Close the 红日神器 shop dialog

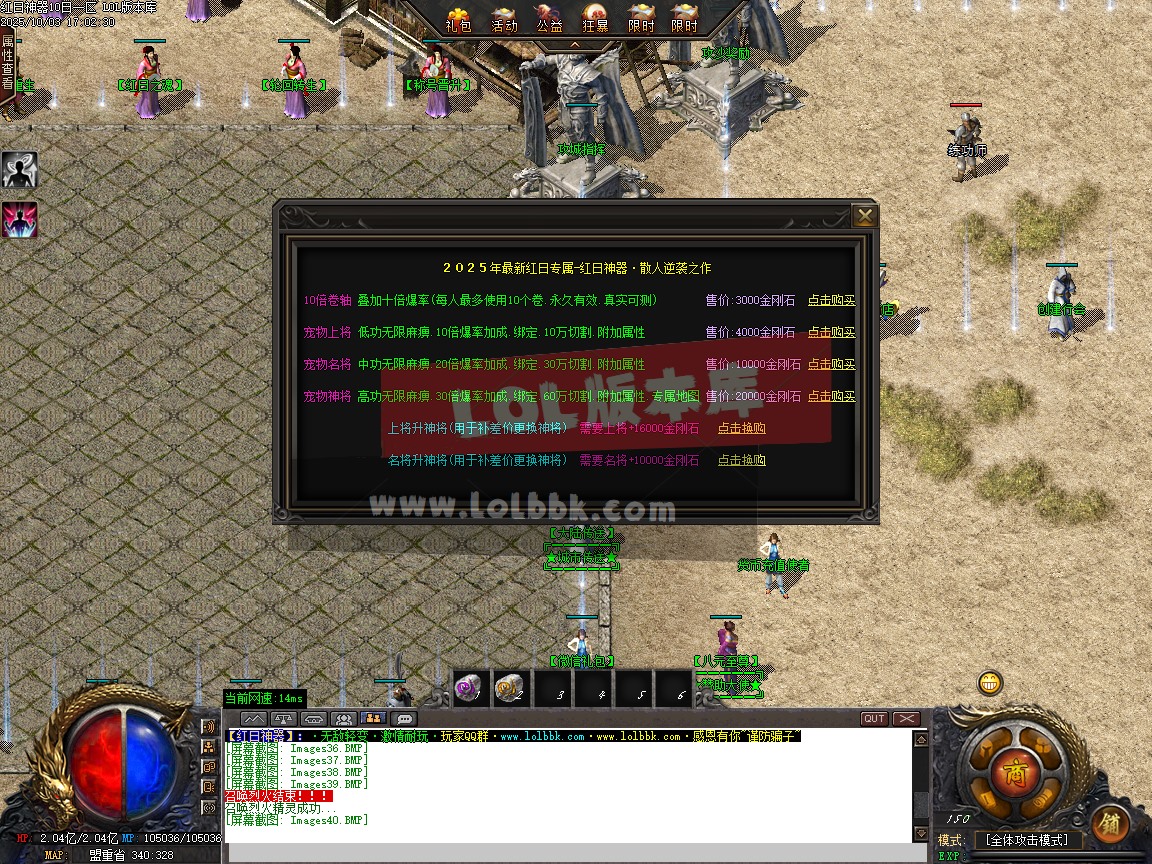click(865, 216)
